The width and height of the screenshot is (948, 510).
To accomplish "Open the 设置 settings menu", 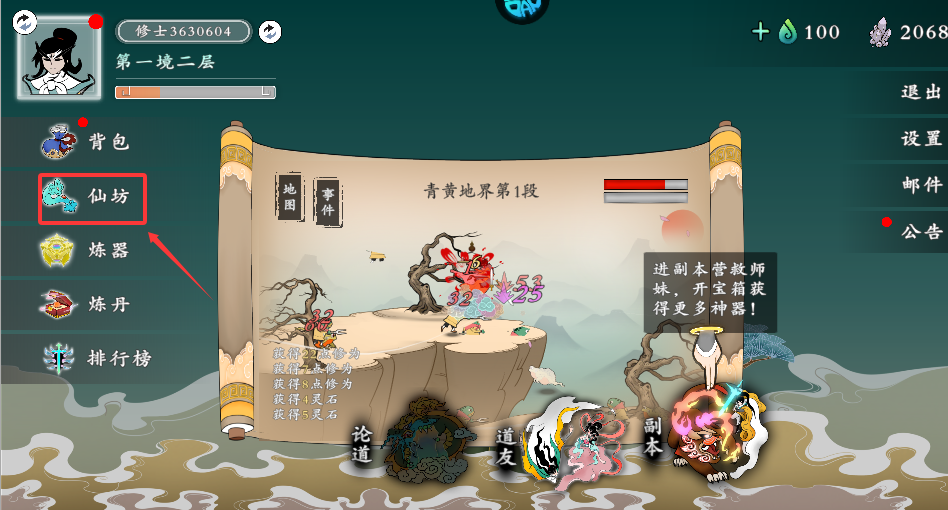I will tap(921, 139).
